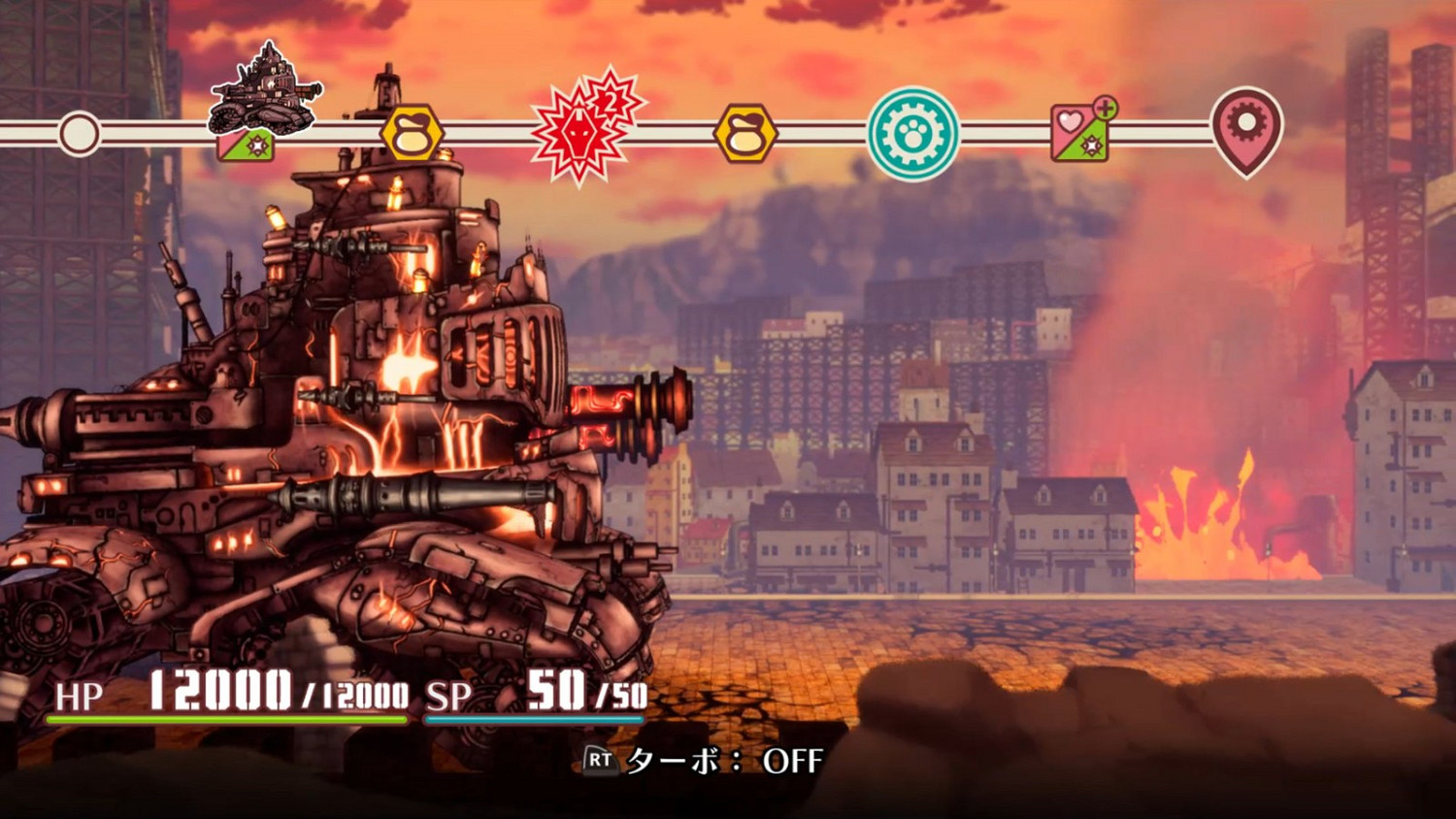Click the RT controller button prompt icon
The width and height of the screenshot is (1456, 819).
(x=599, y=763)
